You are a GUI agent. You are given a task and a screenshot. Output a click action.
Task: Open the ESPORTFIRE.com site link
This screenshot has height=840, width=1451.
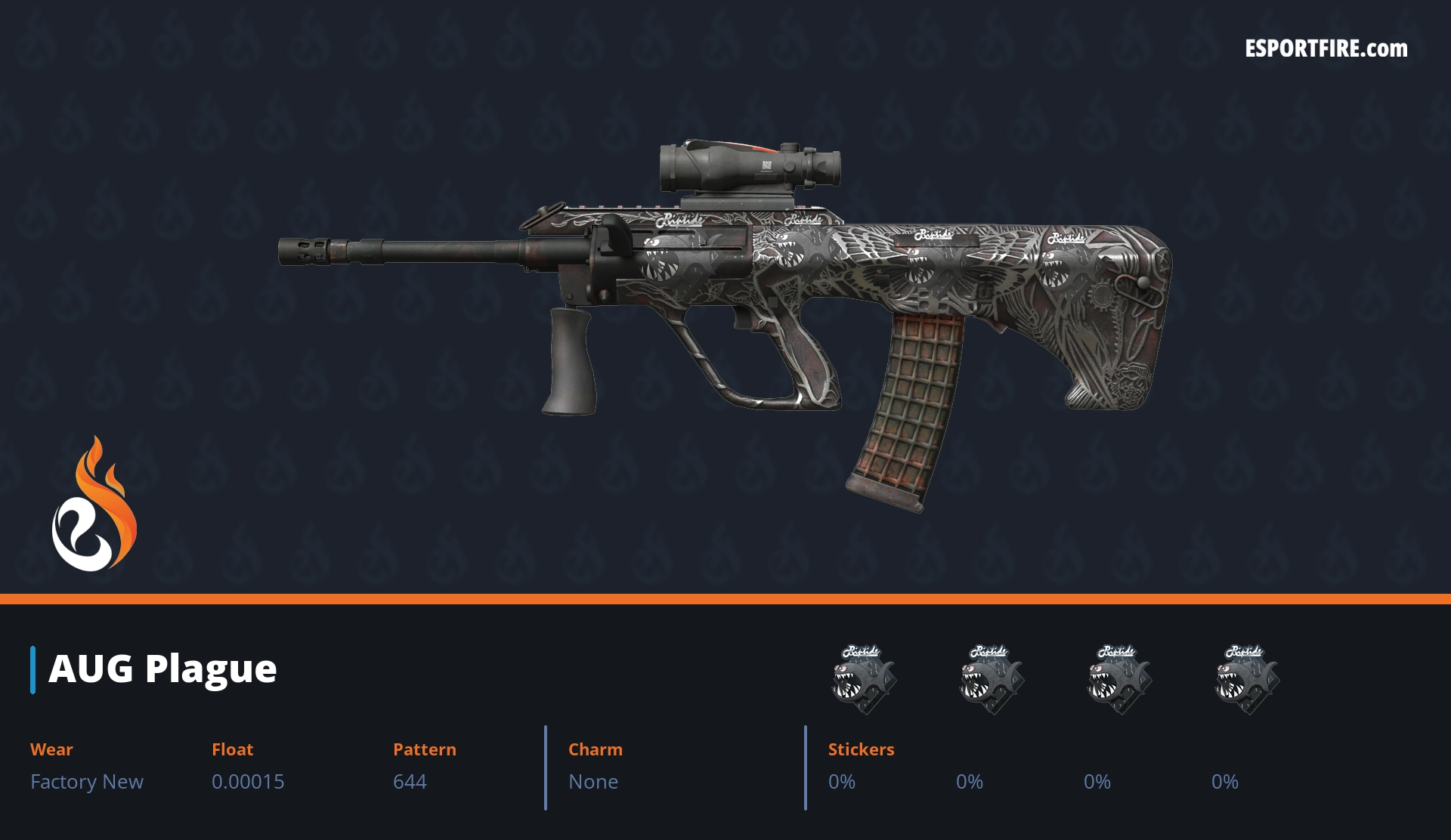[x=1326, y=49]
